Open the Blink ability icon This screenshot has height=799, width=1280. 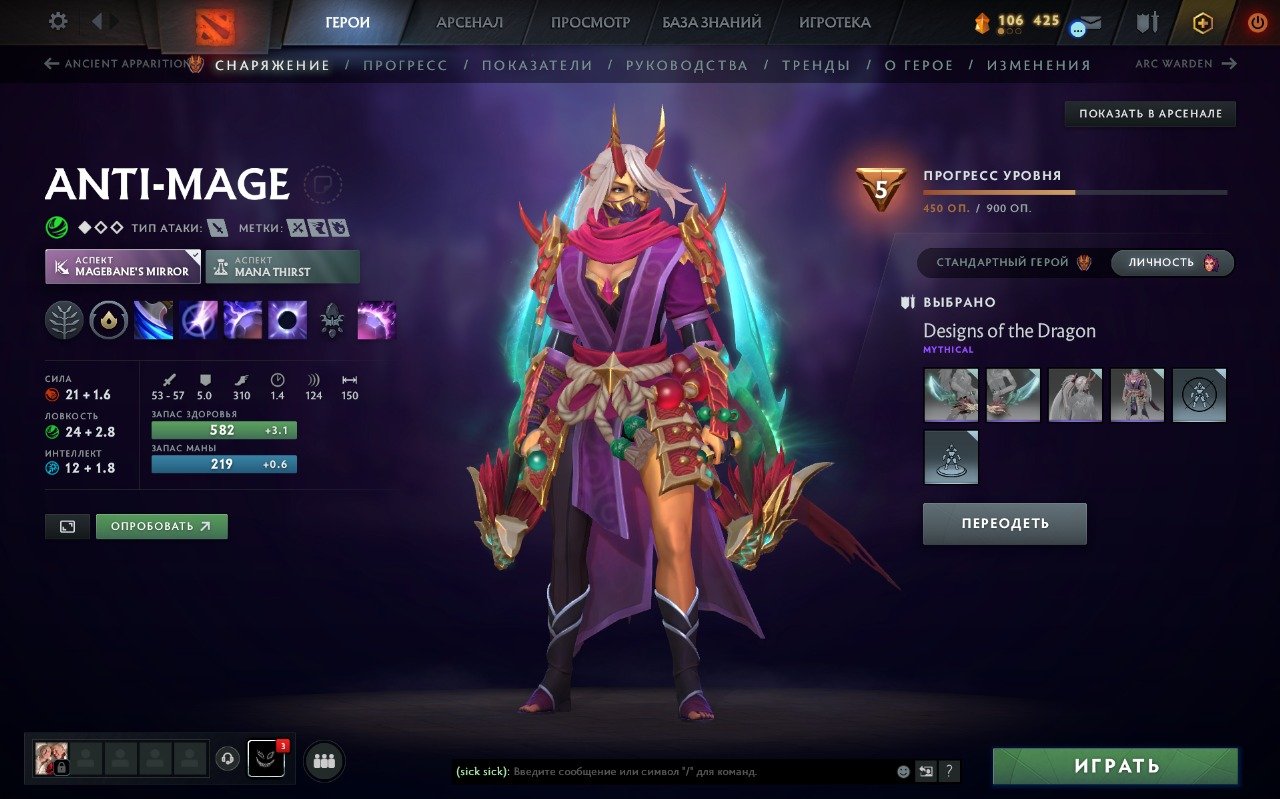pyautogui.click(x=197, y=320)
